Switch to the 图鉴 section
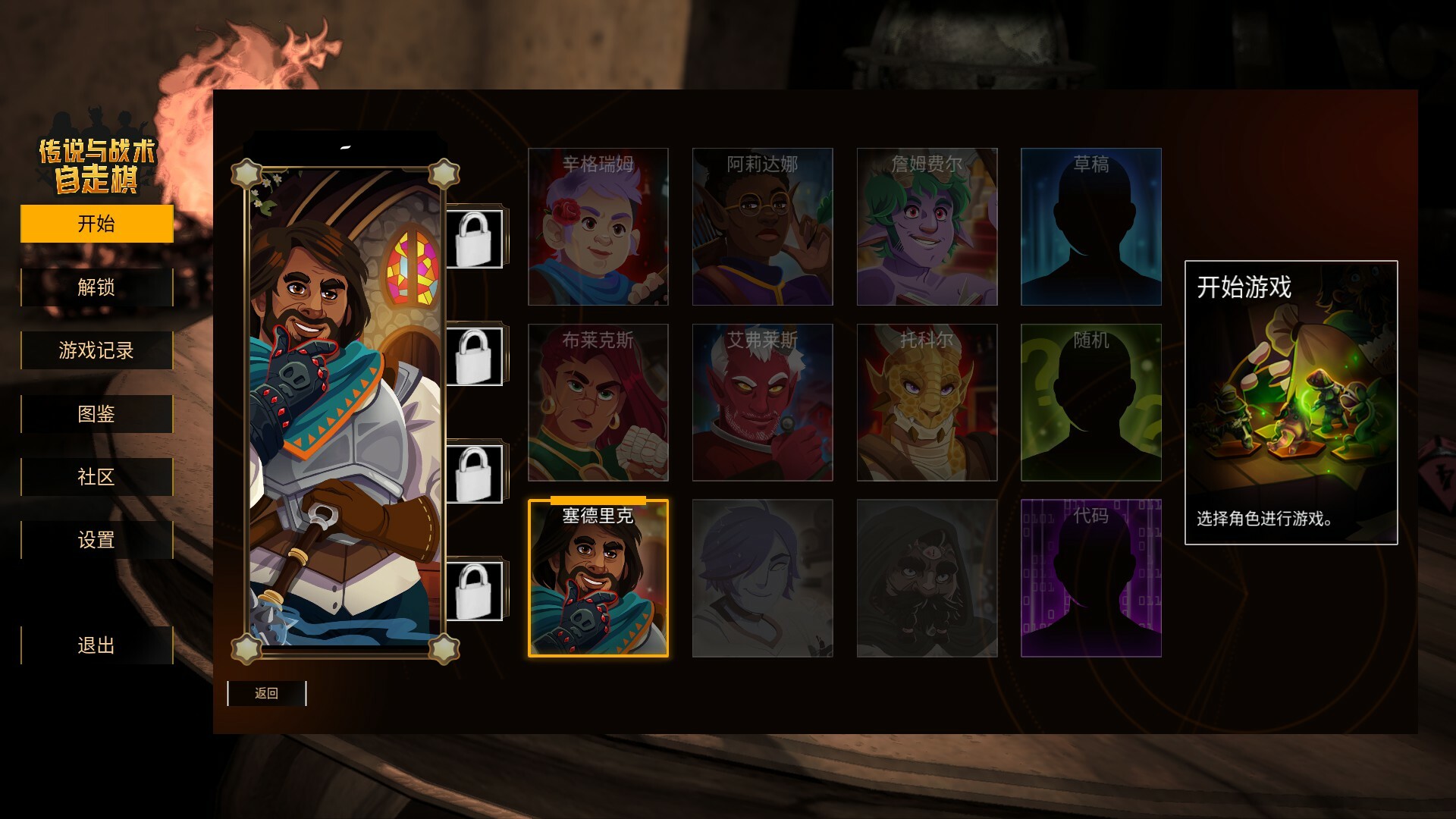Image resolution: width=1456 pixels, height=819 pixels. coord(96,413)
